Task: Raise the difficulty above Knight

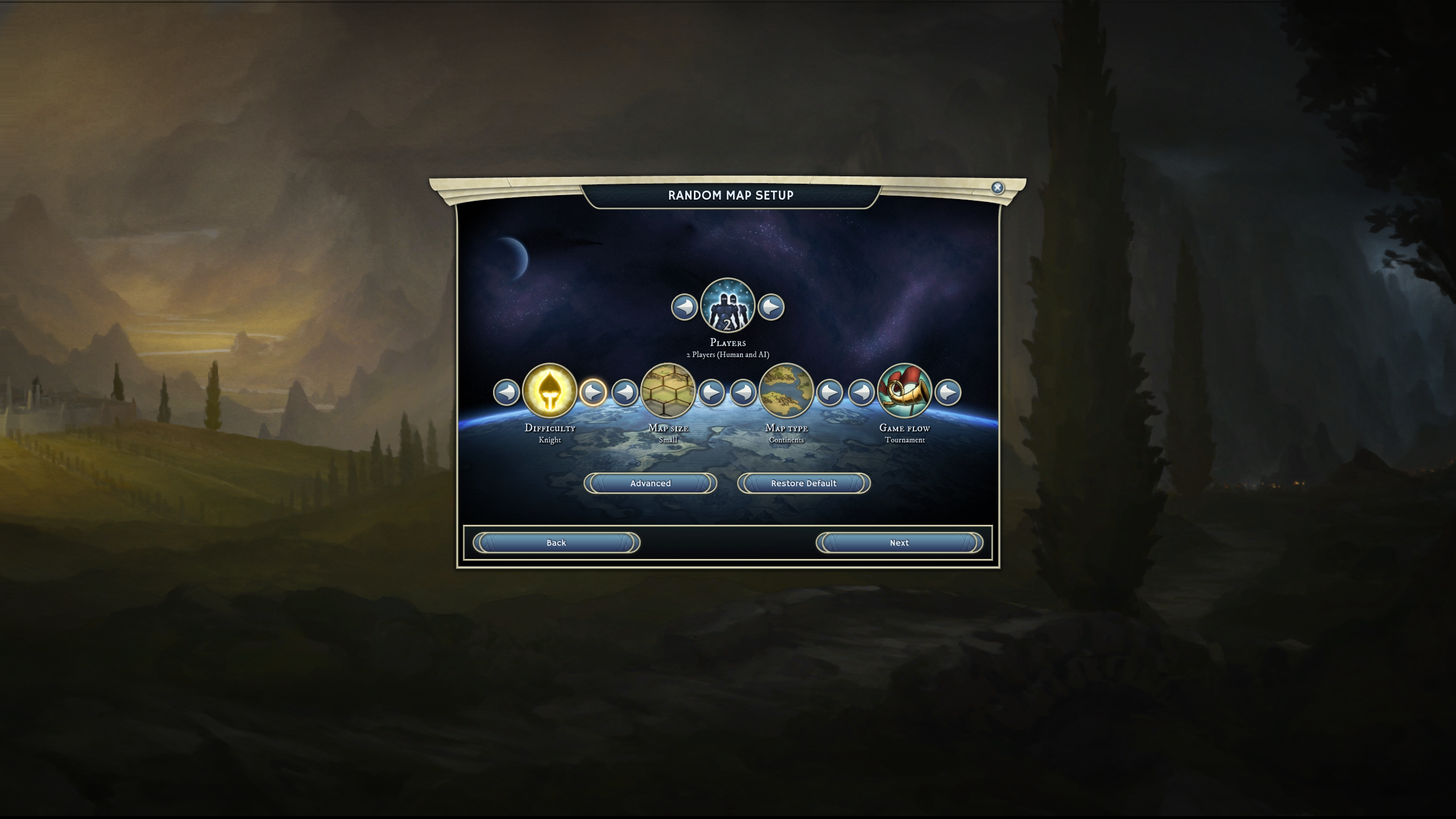Action: (x=593, y=392)
